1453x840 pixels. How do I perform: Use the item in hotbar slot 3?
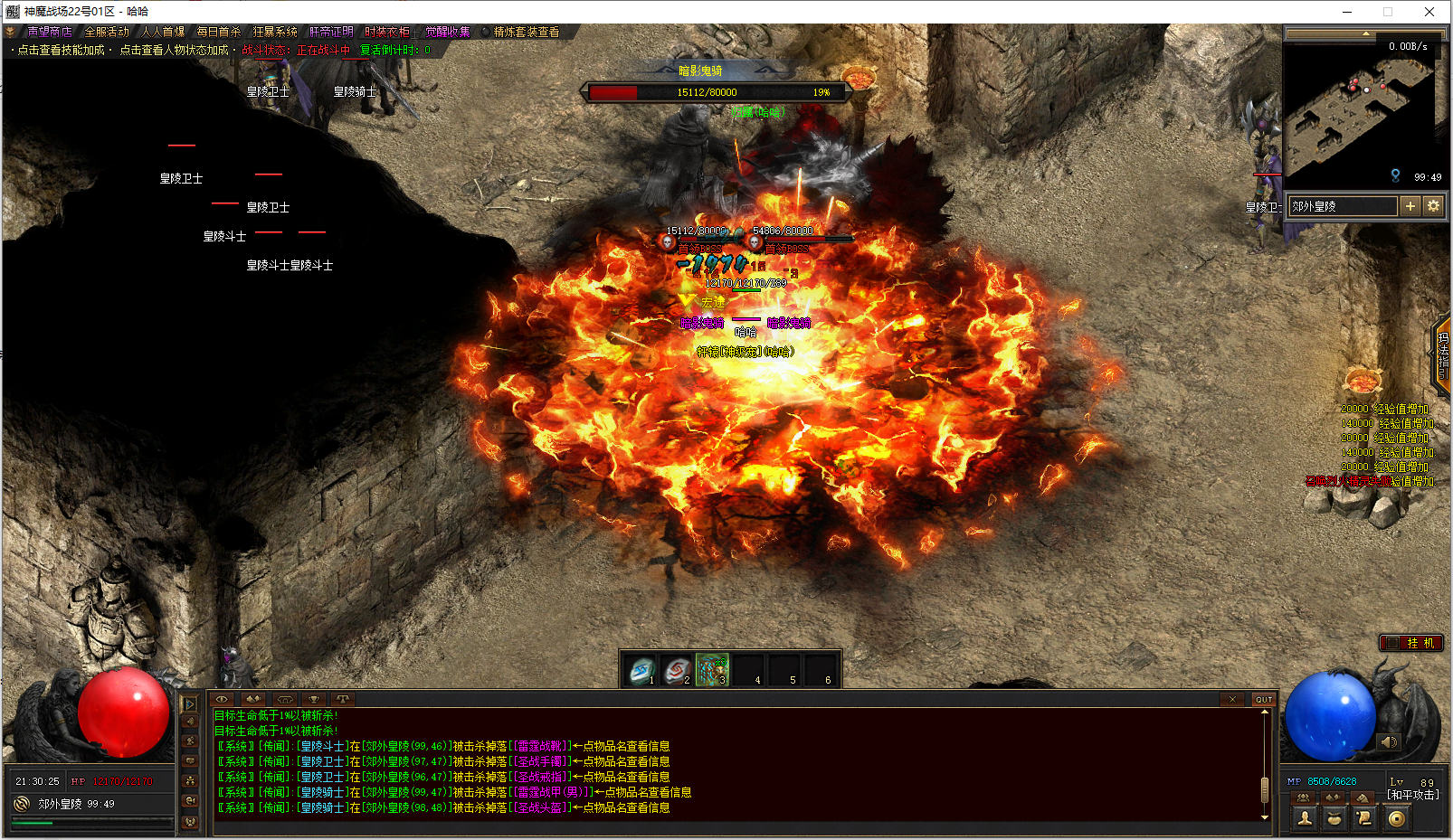(712, 671)
